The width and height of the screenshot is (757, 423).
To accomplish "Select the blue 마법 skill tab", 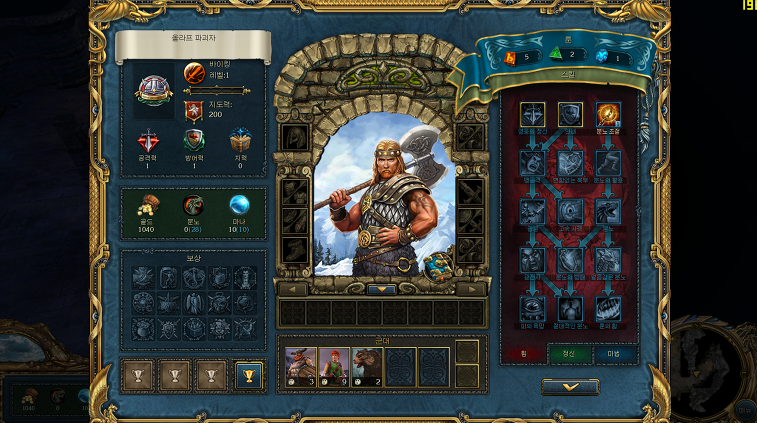I will click(615, 353).
